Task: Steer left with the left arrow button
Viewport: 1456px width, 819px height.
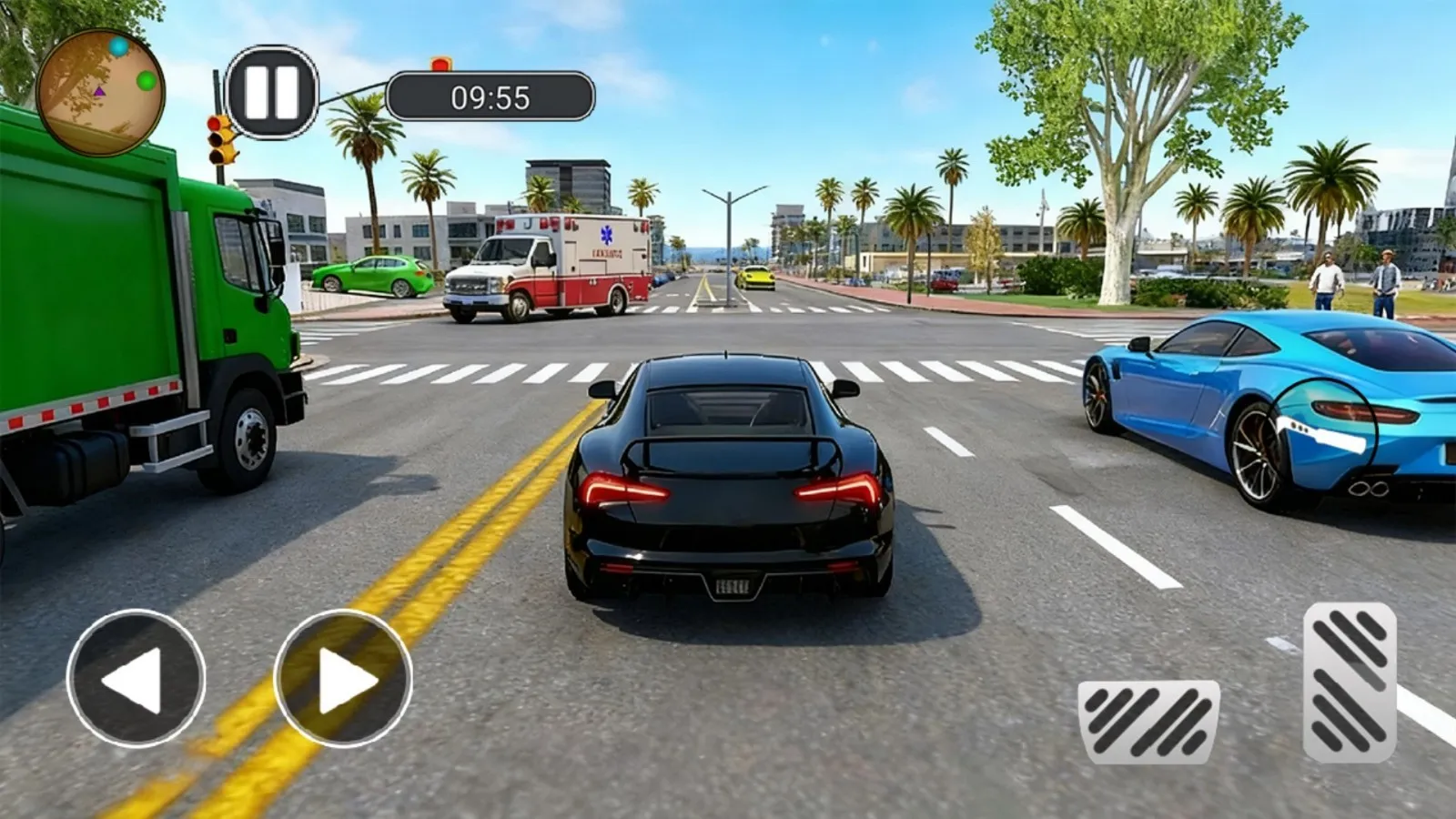Action: pyautogui.click(x=136, y=679)
